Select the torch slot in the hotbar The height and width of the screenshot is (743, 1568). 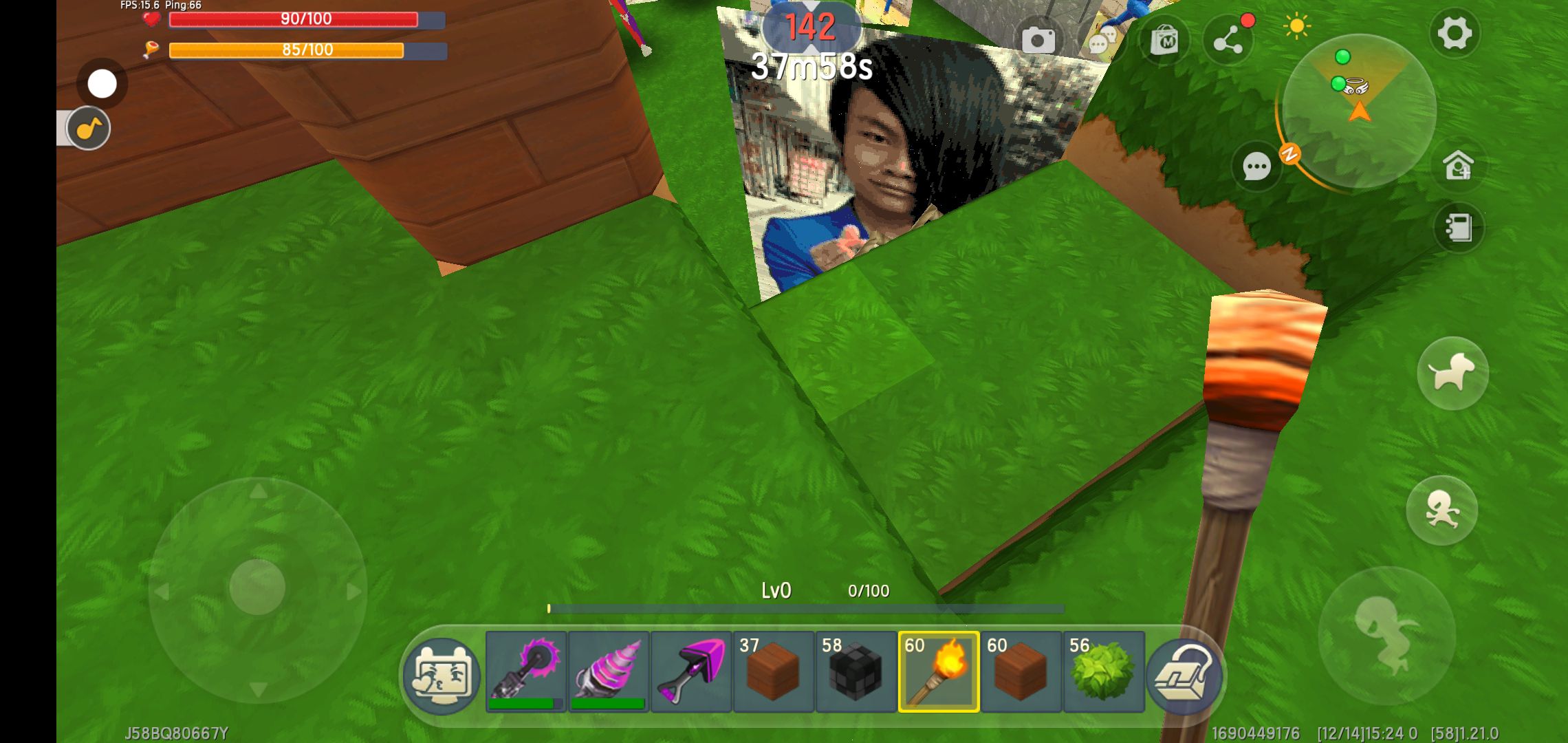pos(939,671)
